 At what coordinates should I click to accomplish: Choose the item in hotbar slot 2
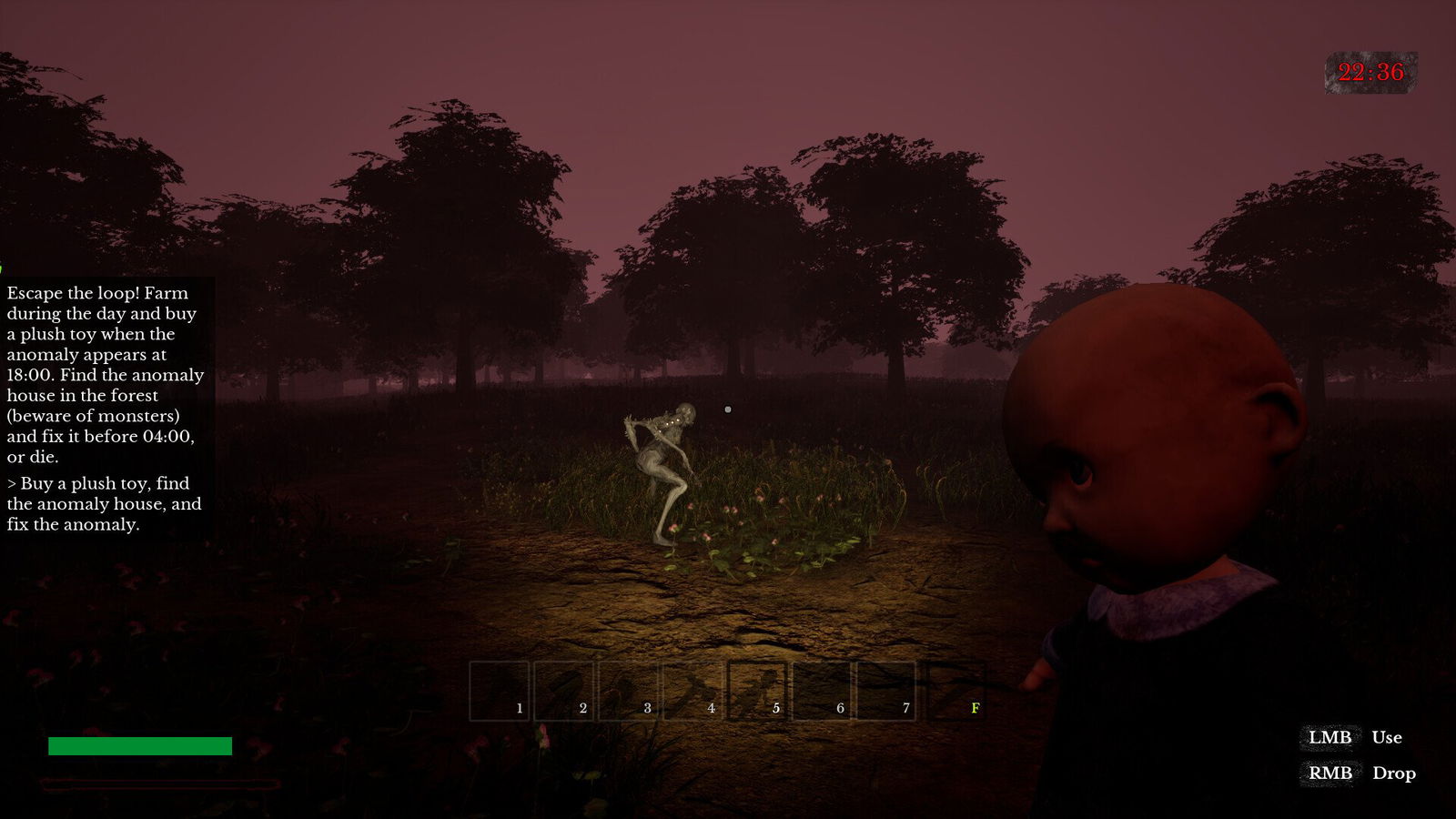563,692
